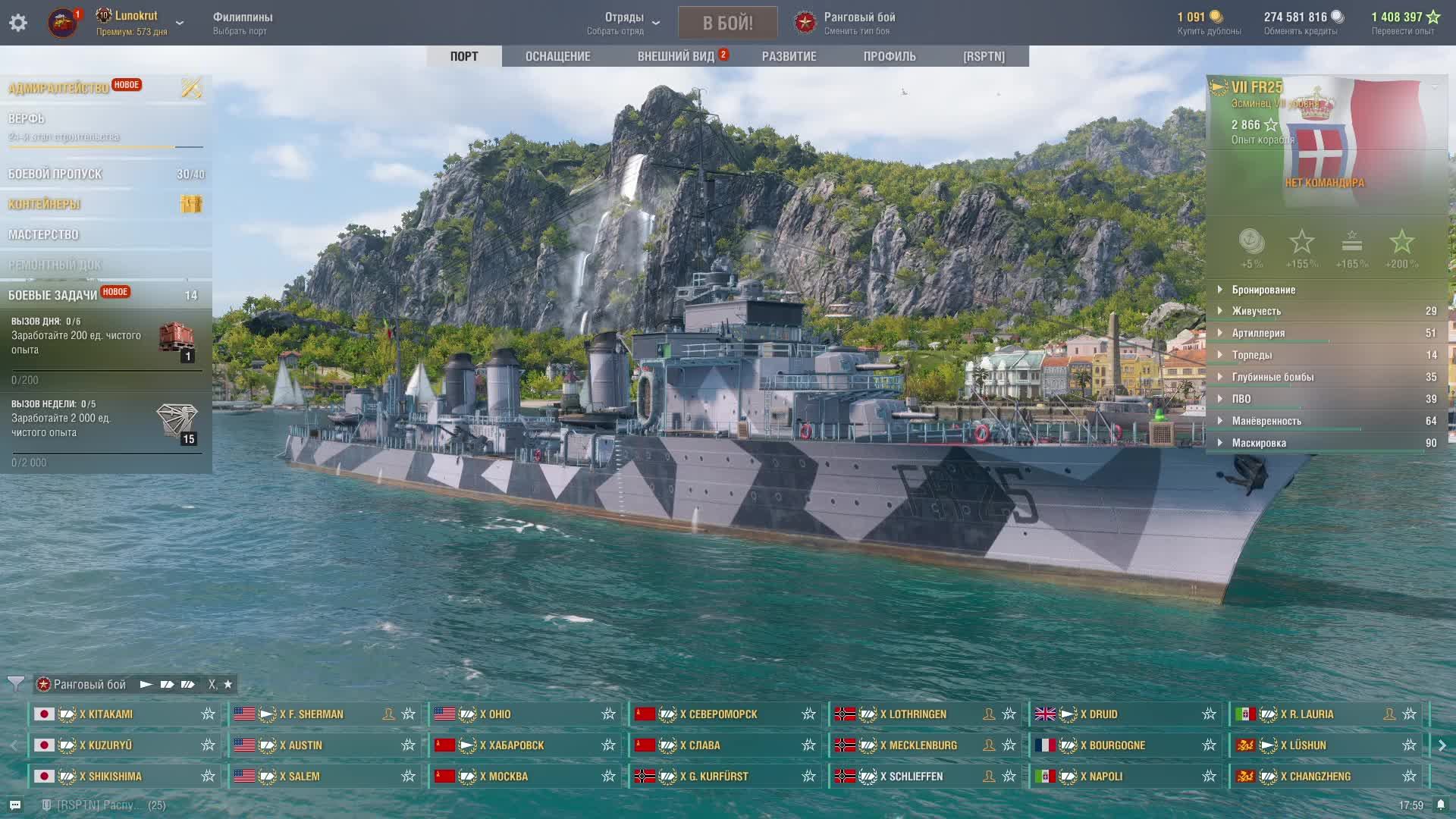Open the settings gear menu

click(x=18, y=23)
